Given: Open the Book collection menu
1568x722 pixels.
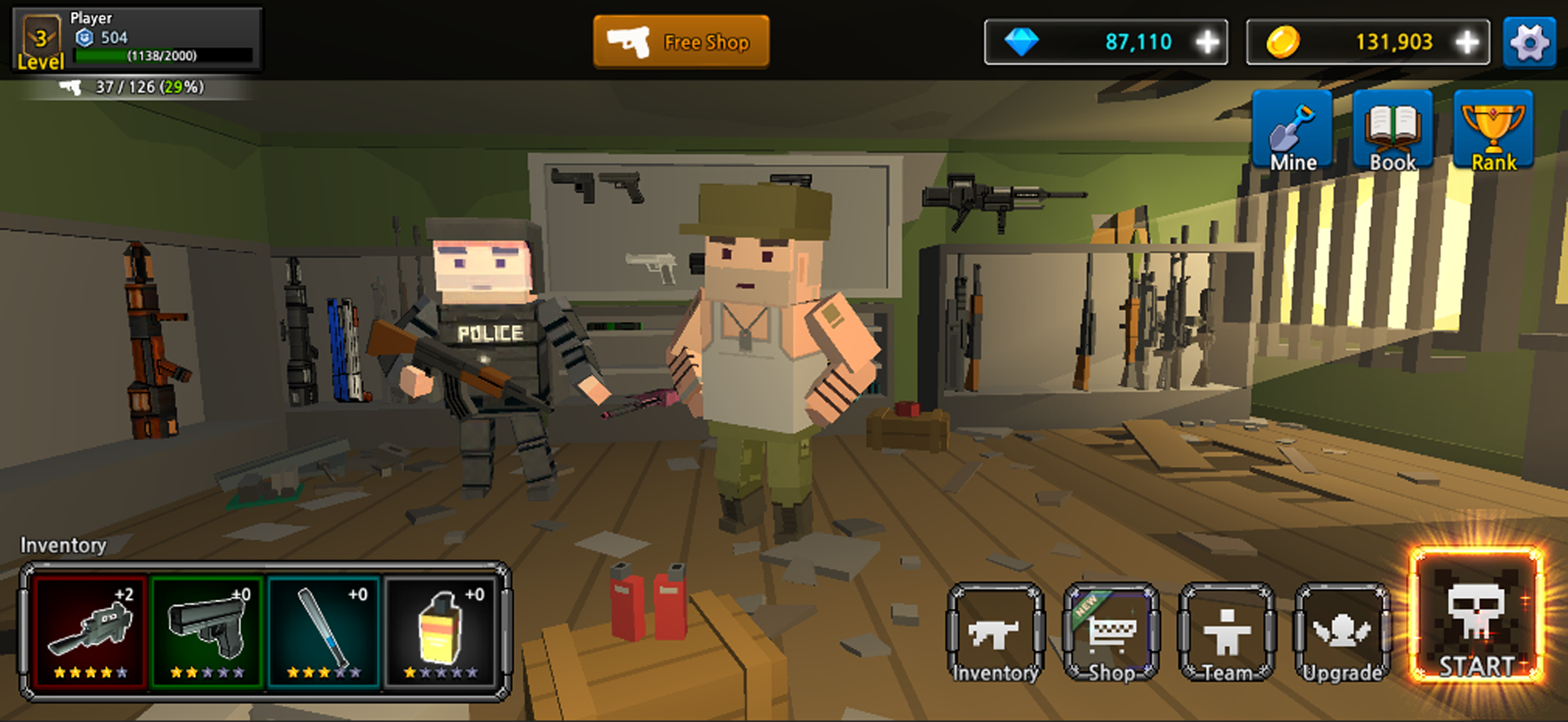Looking at the screenshot, I should pos(1392,130).
